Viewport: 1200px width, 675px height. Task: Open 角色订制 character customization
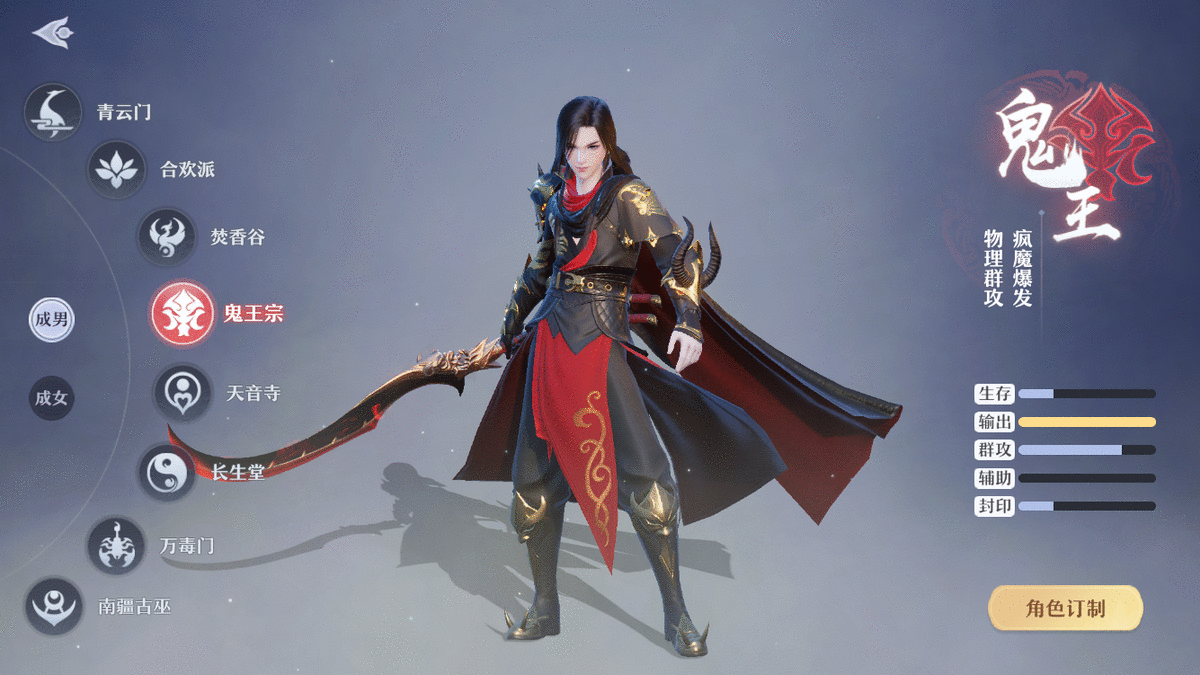pos(1065,608)
